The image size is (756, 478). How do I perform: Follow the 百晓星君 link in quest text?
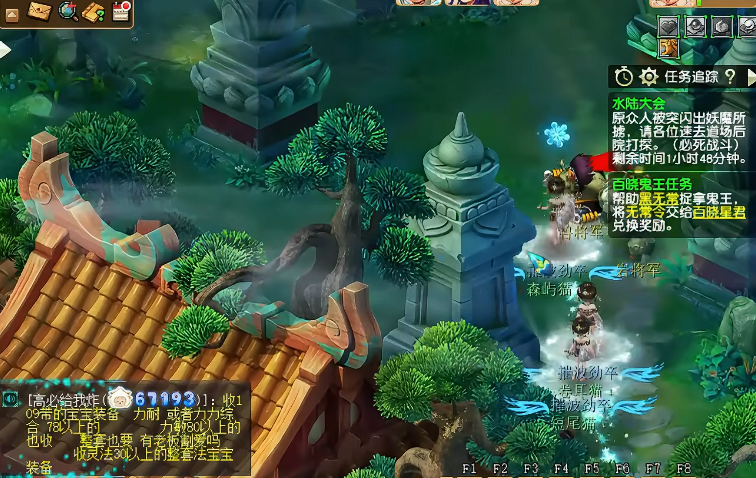click(x=722, y=212)
